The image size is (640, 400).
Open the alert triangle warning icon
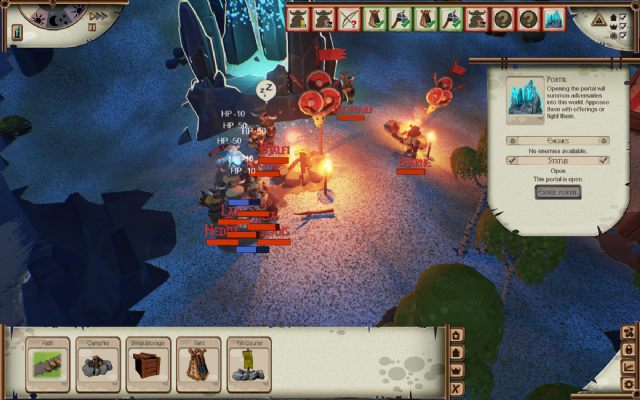click(599, 19)
